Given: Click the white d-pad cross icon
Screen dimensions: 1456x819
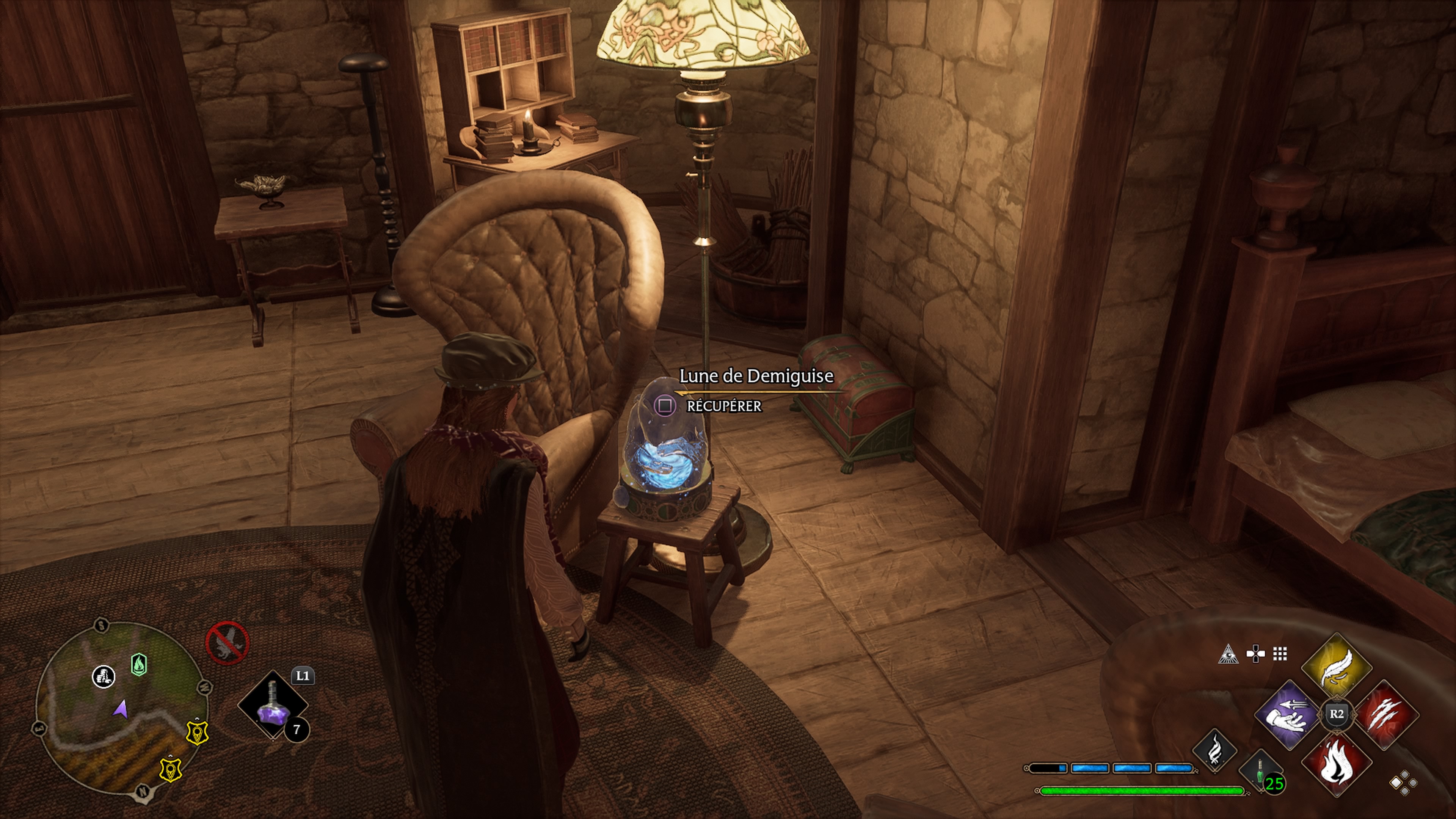Looking at the screenshot, I should click(x=1255, y=654).
